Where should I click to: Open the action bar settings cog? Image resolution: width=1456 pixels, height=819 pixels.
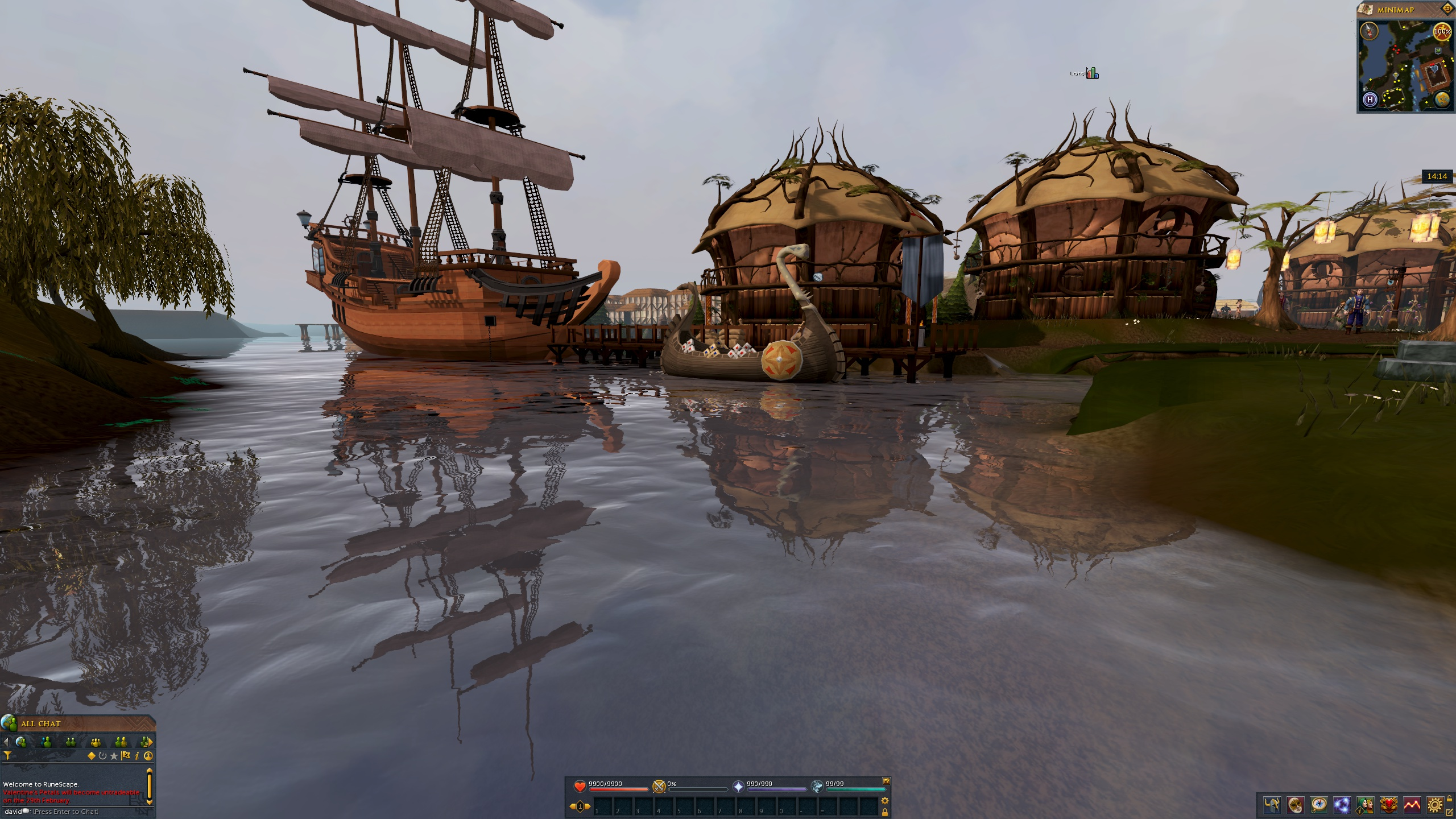[x=885, y=801]
